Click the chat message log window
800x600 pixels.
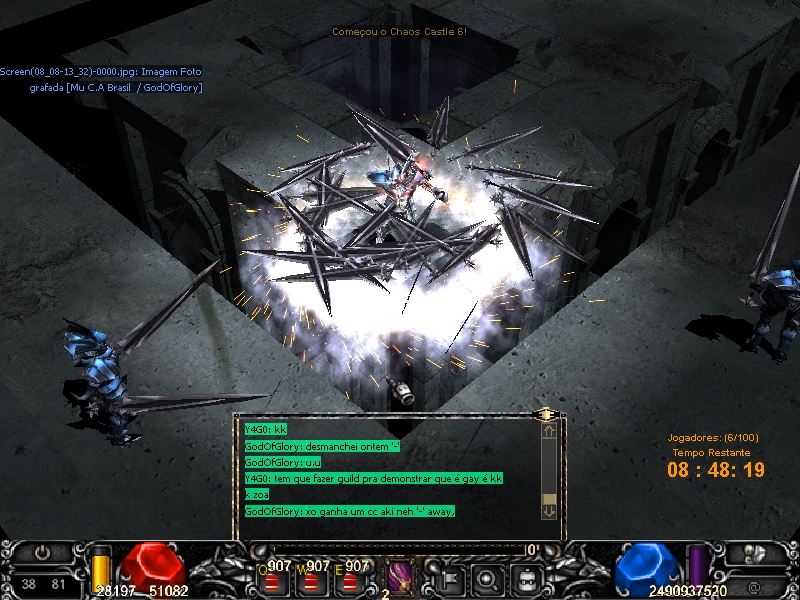[x=390, y=469]
